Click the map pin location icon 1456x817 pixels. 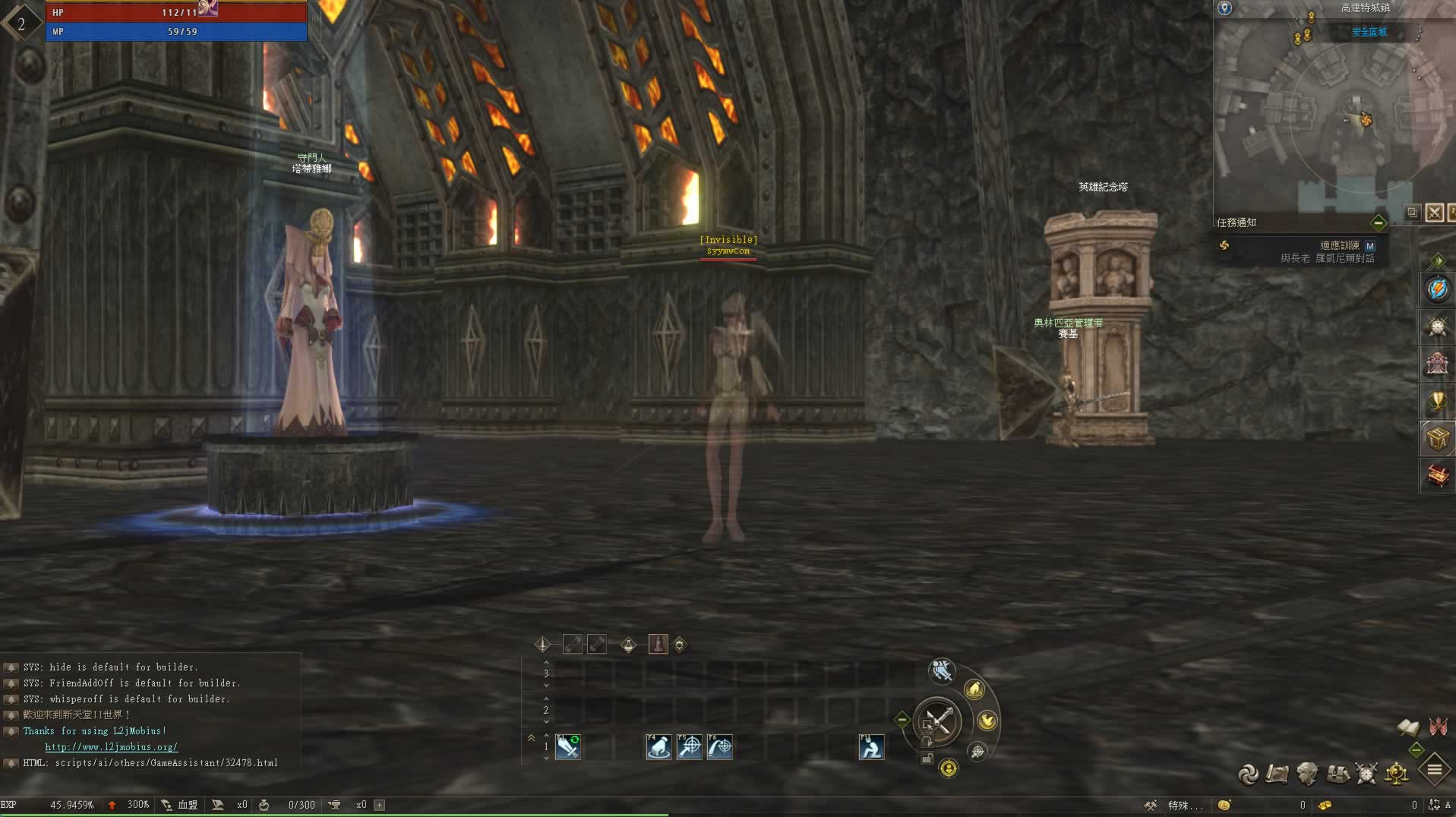pos(1224,8)
